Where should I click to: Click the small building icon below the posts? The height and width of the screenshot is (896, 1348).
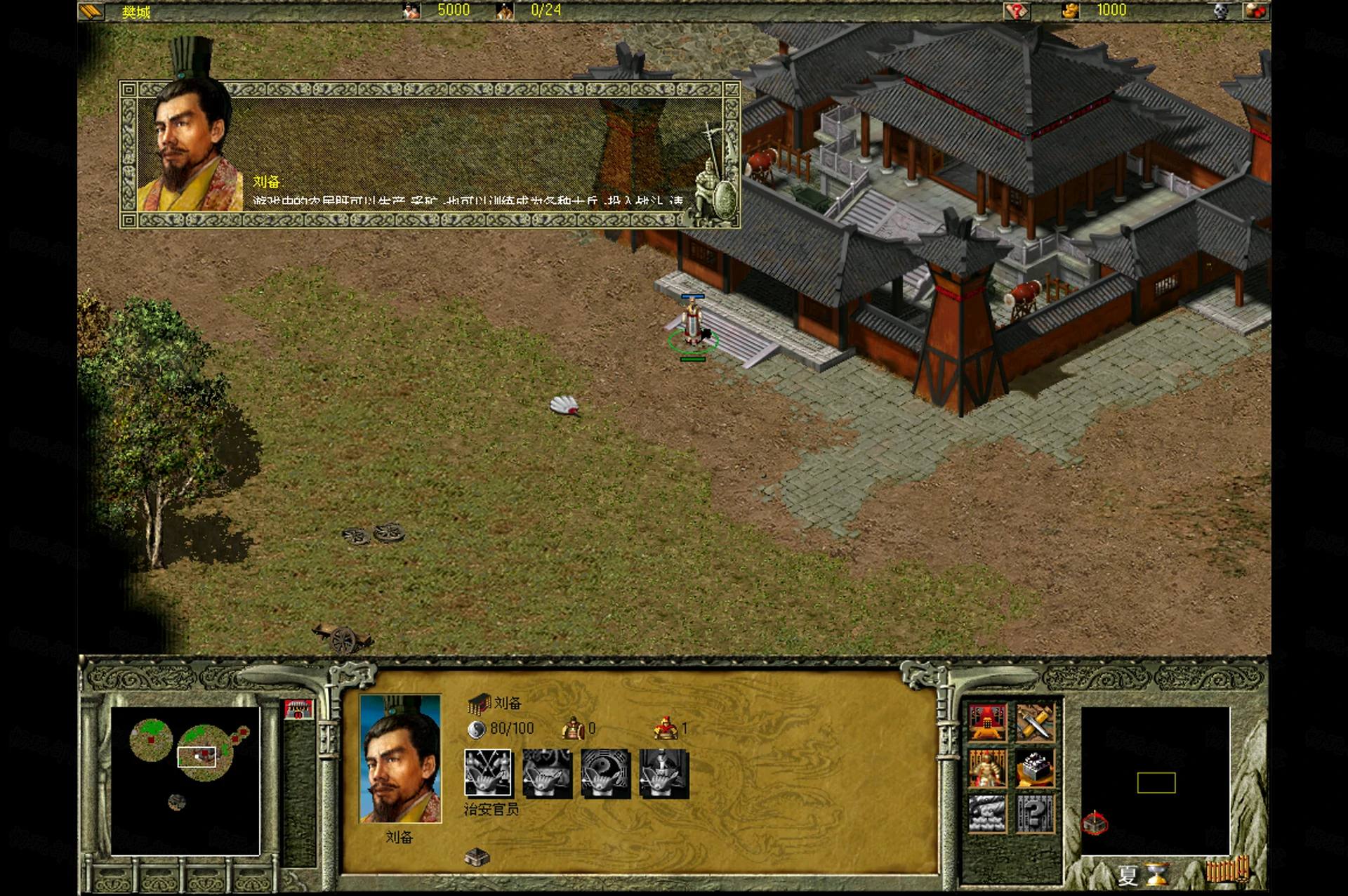pos(477,856)
